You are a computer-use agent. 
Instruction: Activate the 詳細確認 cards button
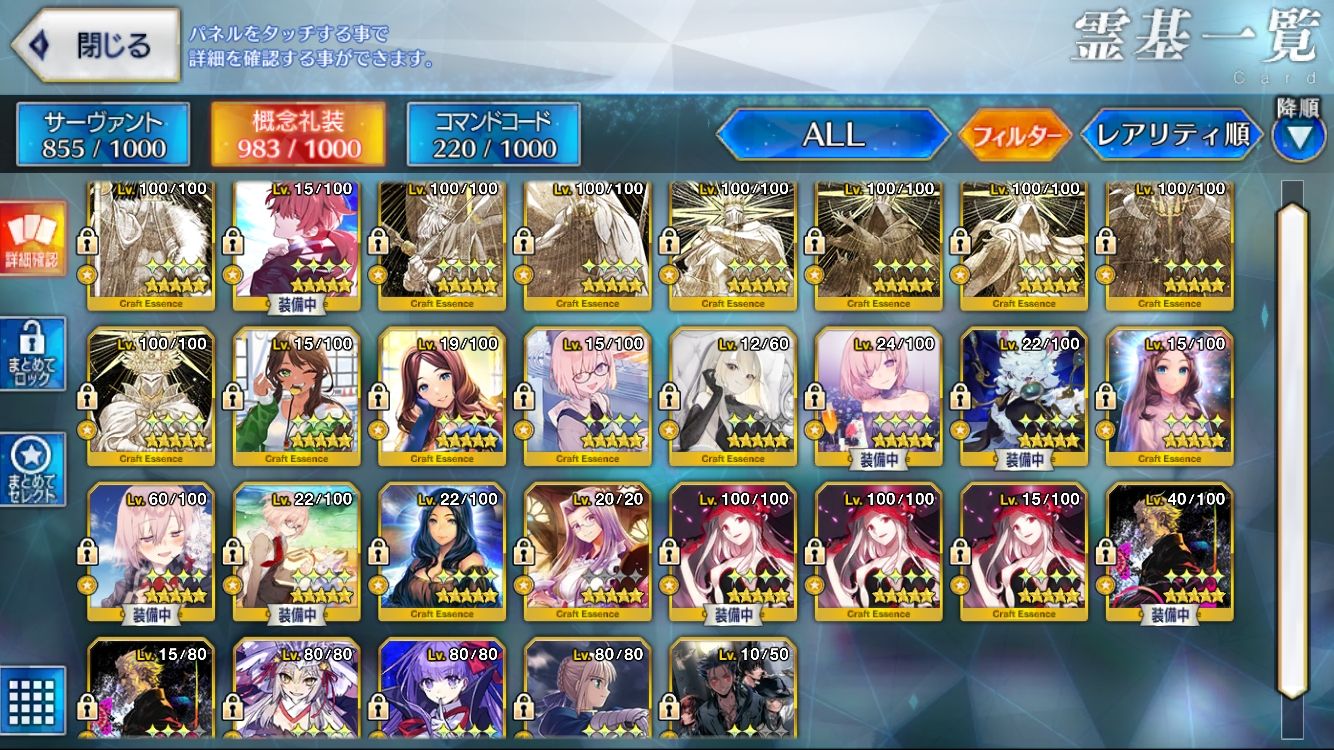click(x=33, y=239)
